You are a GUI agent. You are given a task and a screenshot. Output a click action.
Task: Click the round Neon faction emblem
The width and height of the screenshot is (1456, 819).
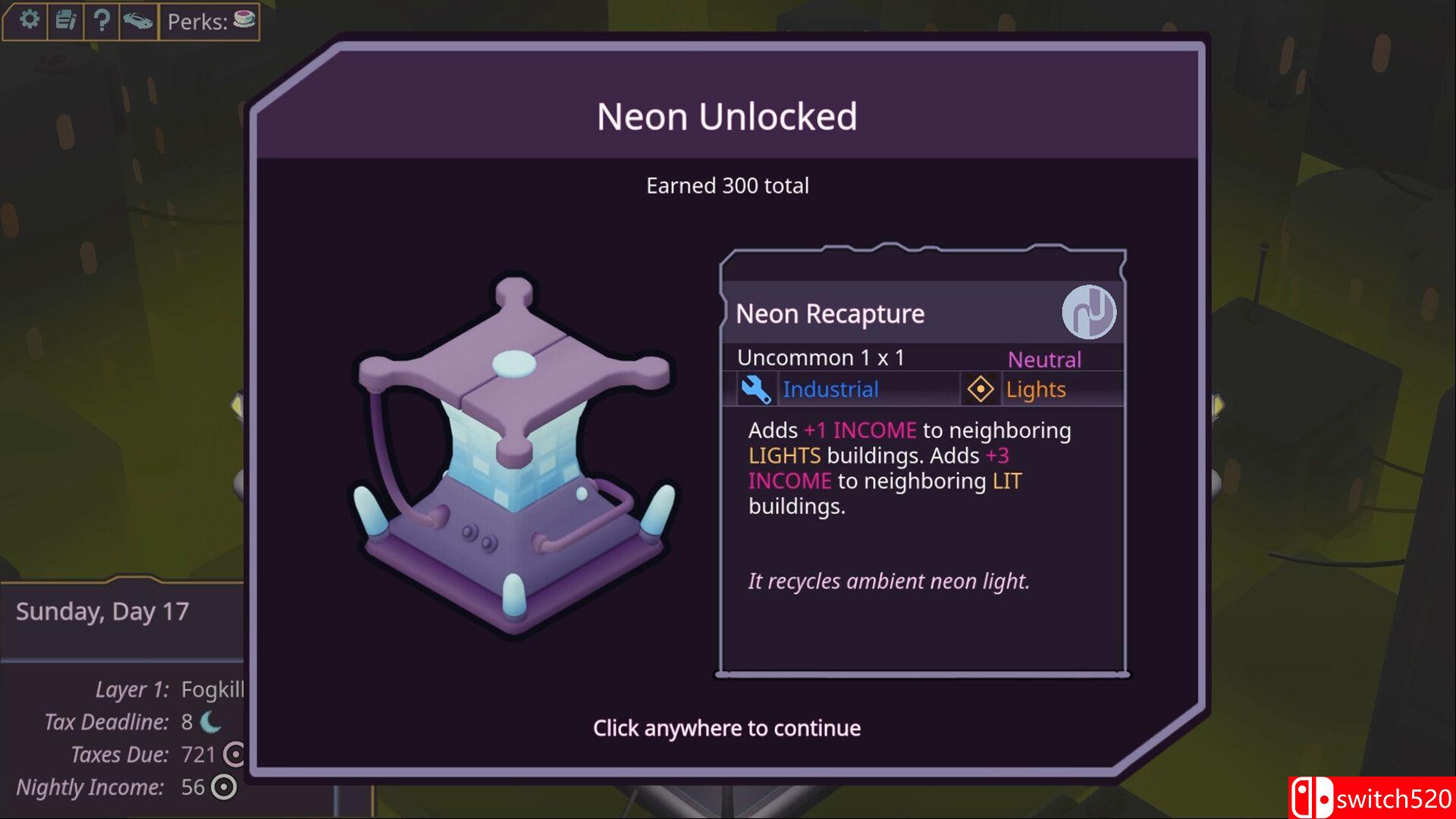coord(1088,312)
